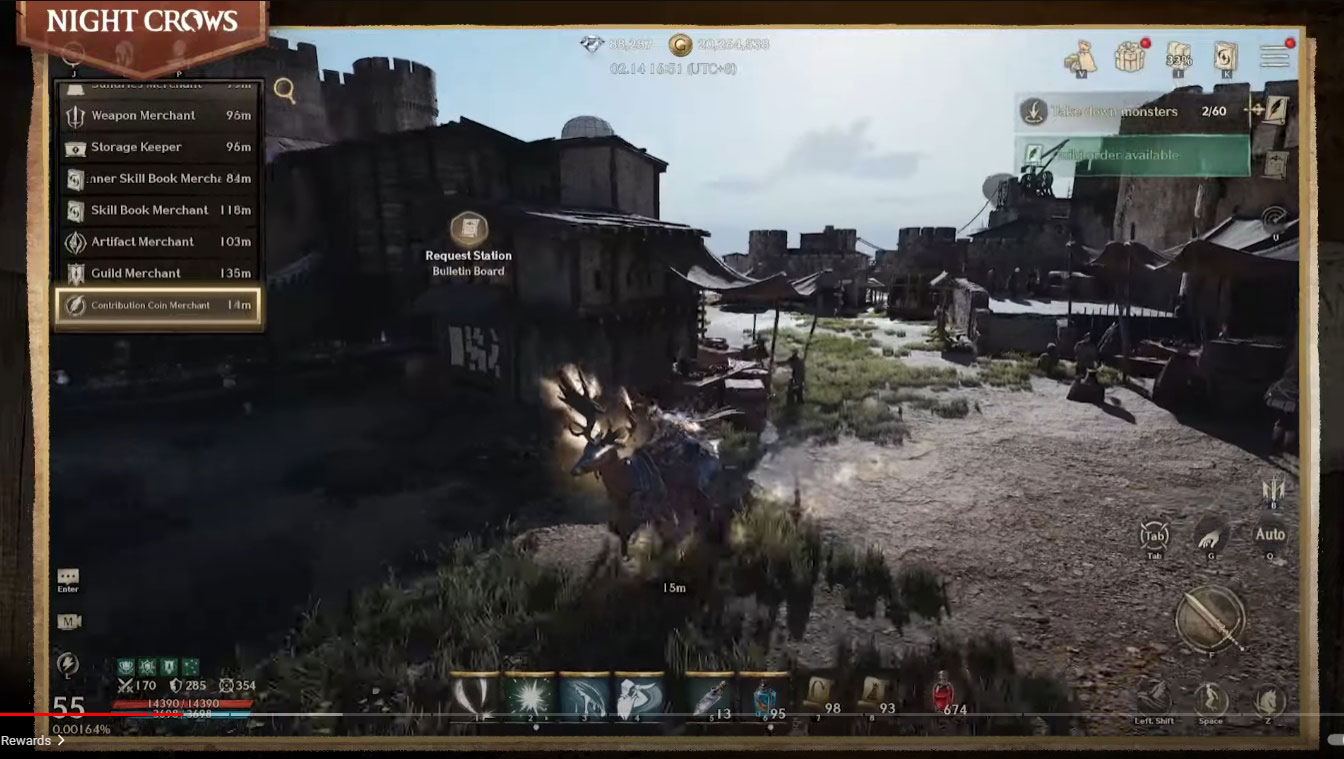The image size is (1344, 759).
Task: Activate the sword basic attack button
Action: click(x=1210, y=619)
